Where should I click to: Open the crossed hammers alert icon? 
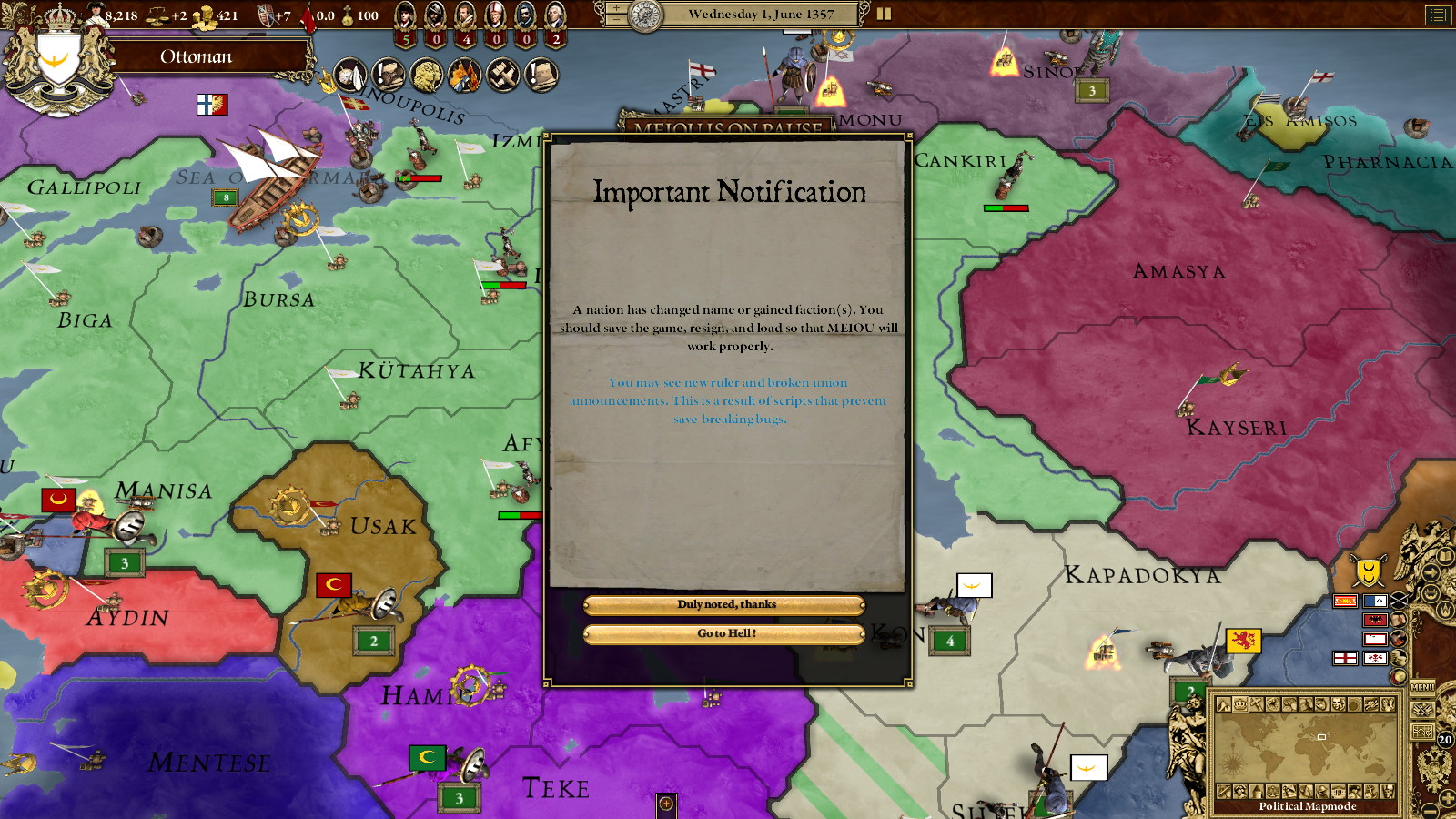coord(502,76)
